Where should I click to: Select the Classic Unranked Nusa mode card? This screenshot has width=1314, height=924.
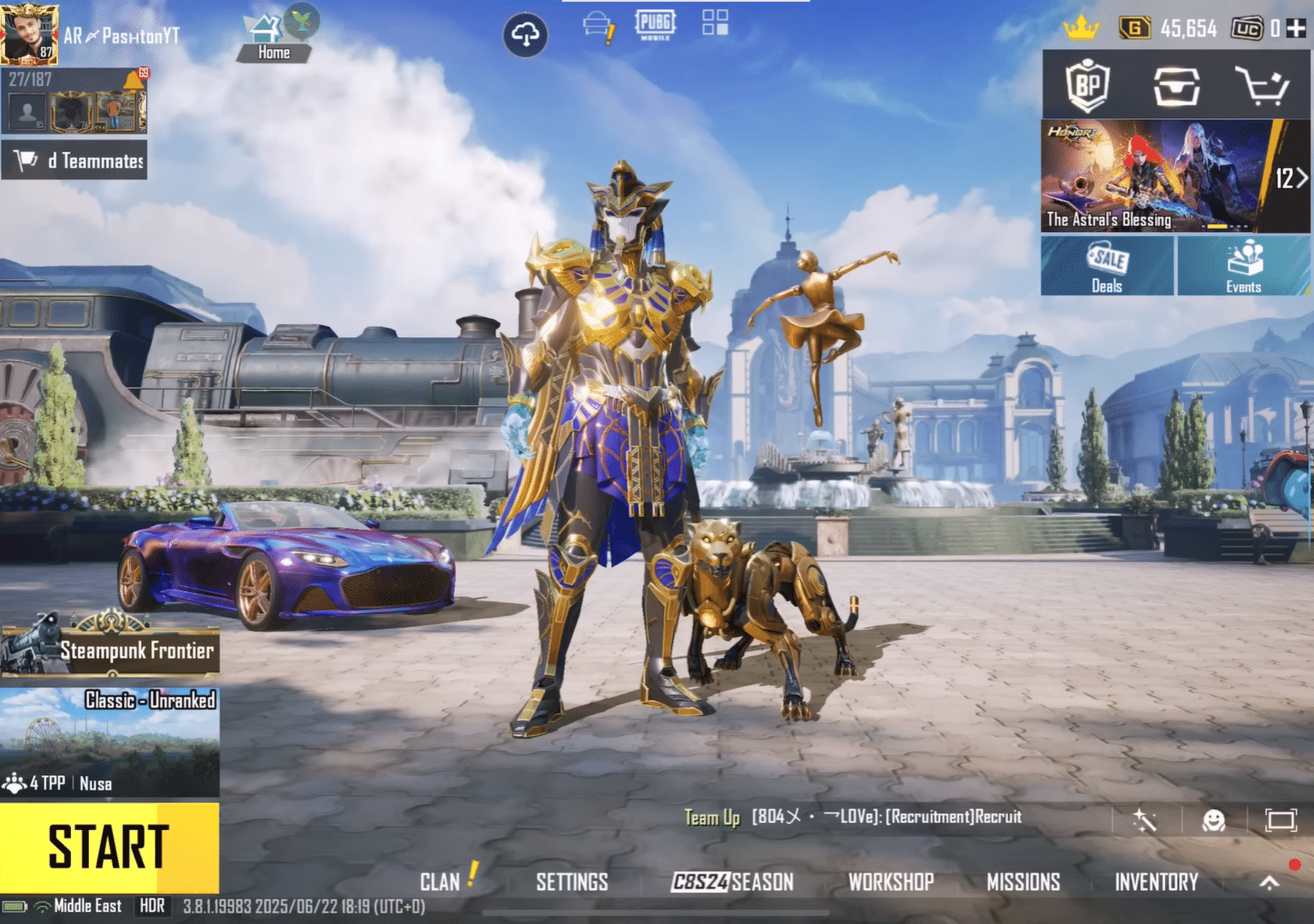point(109,742)
